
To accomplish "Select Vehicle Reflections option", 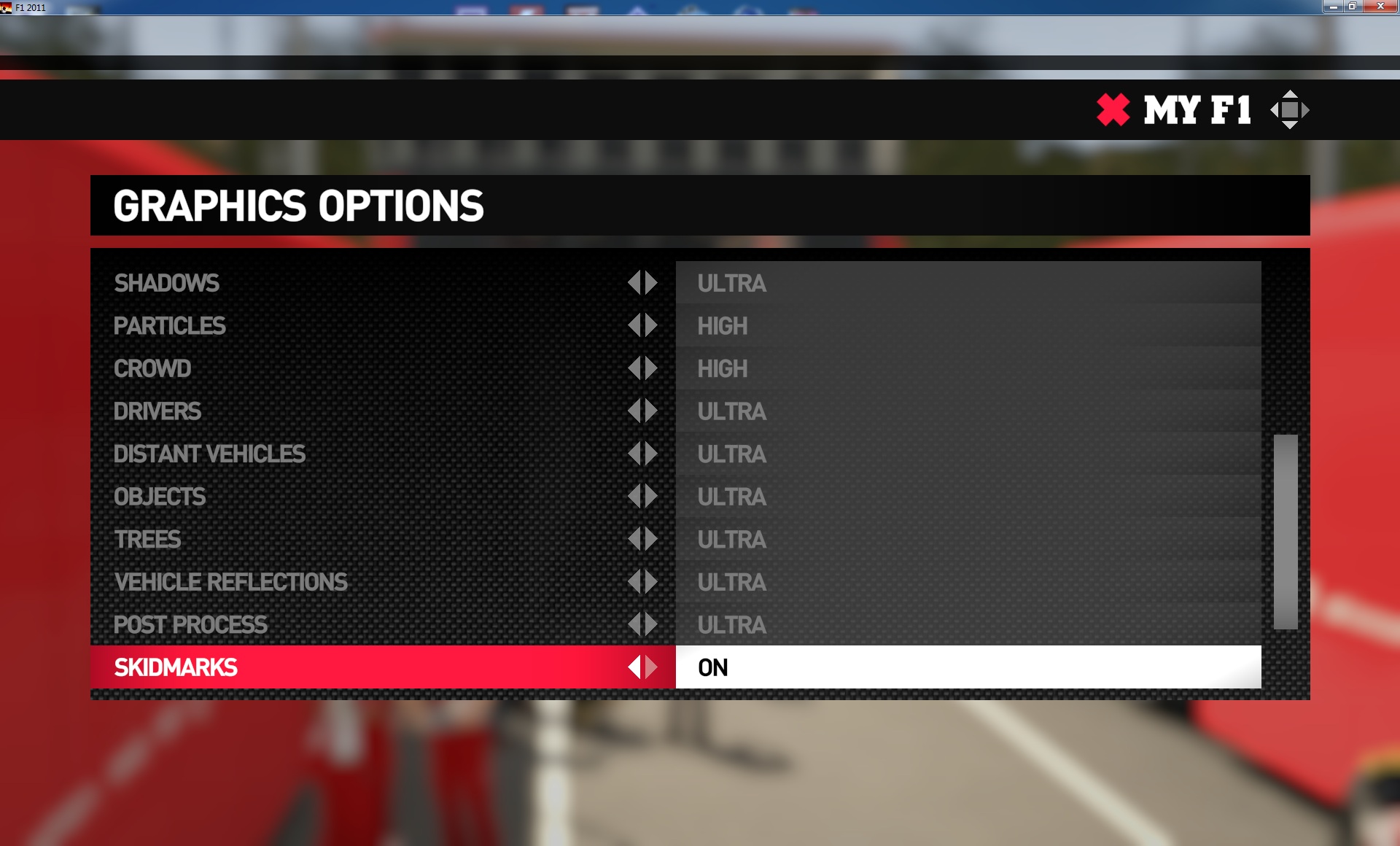I will 230,582.
